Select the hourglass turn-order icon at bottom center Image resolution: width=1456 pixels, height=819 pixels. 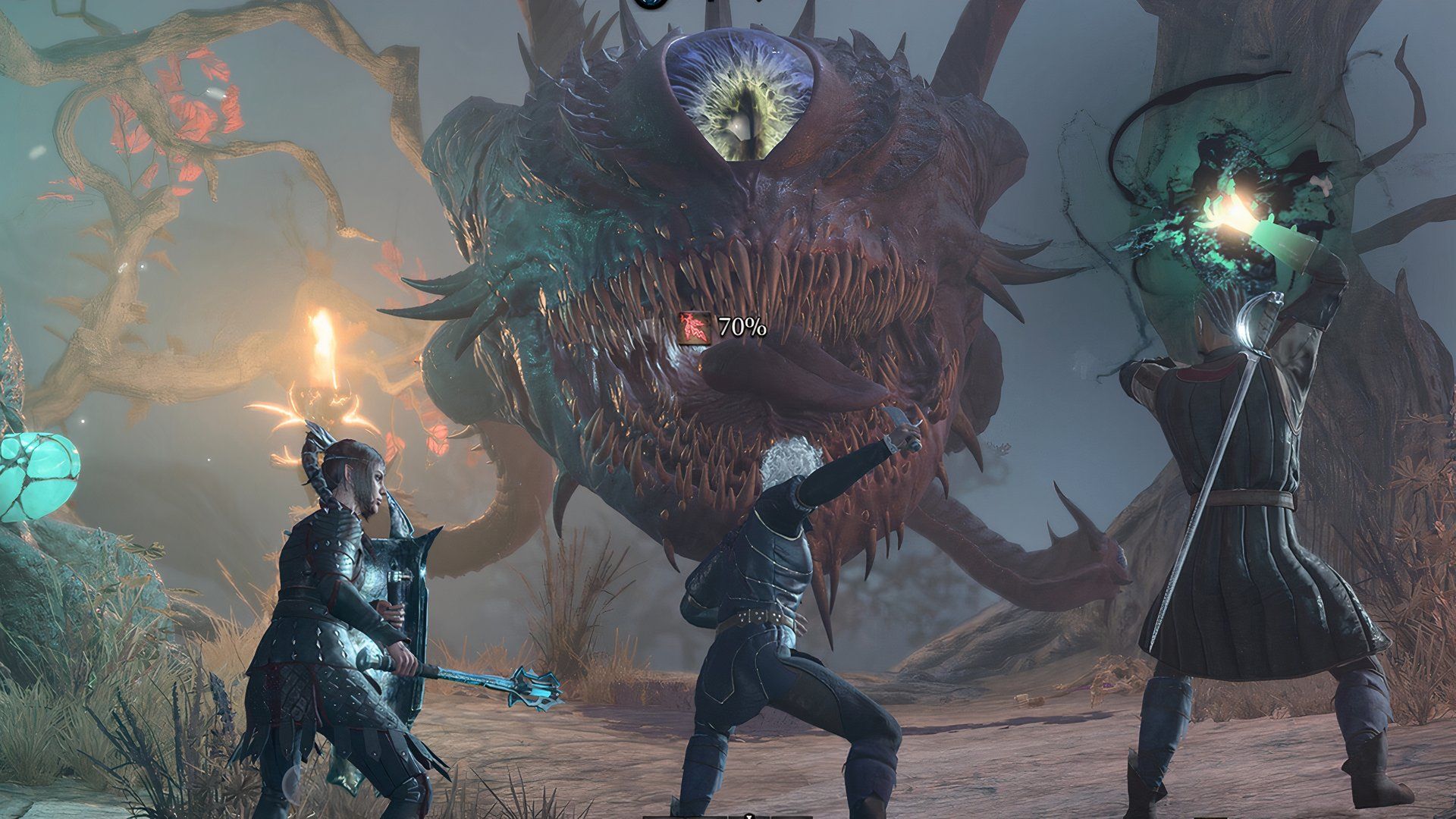[x=749, y=815]
